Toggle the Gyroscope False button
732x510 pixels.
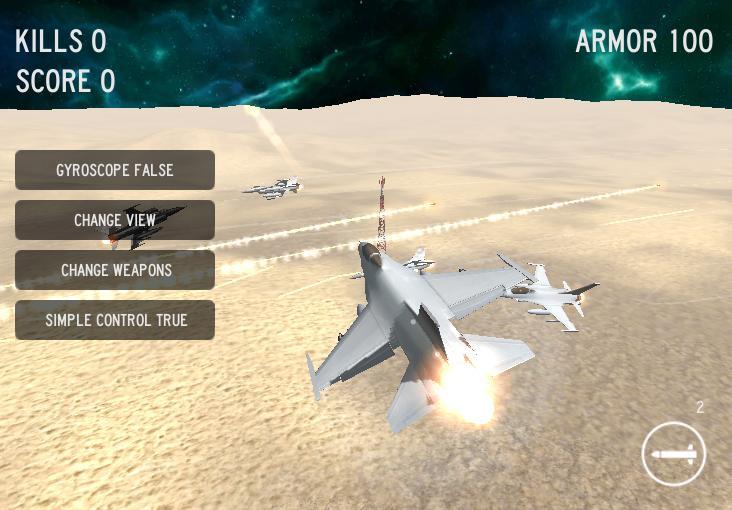pyautogui.click(x=115, y=170)
